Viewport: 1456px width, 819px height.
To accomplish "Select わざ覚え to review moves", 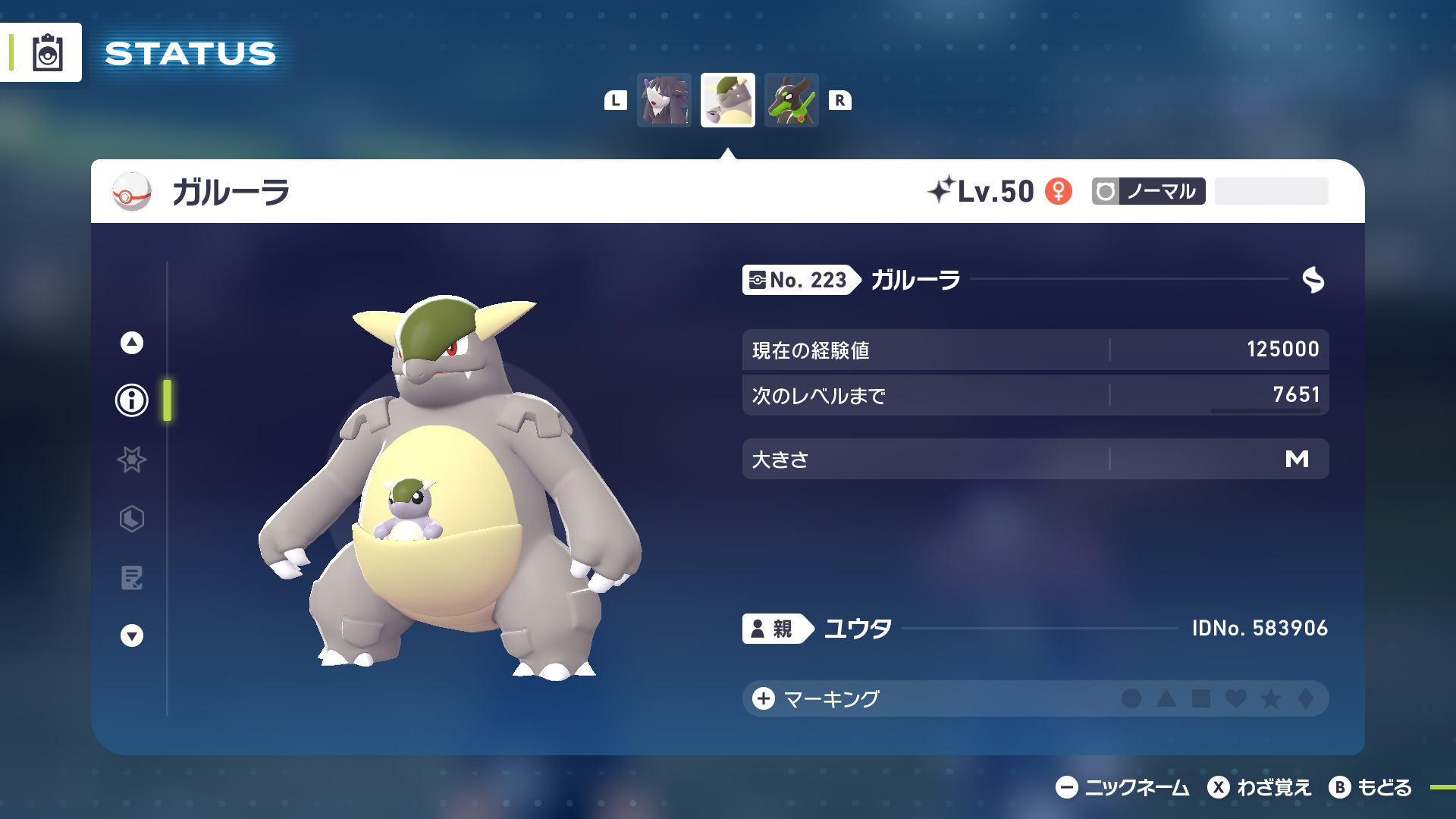I will coord(1262,788).
